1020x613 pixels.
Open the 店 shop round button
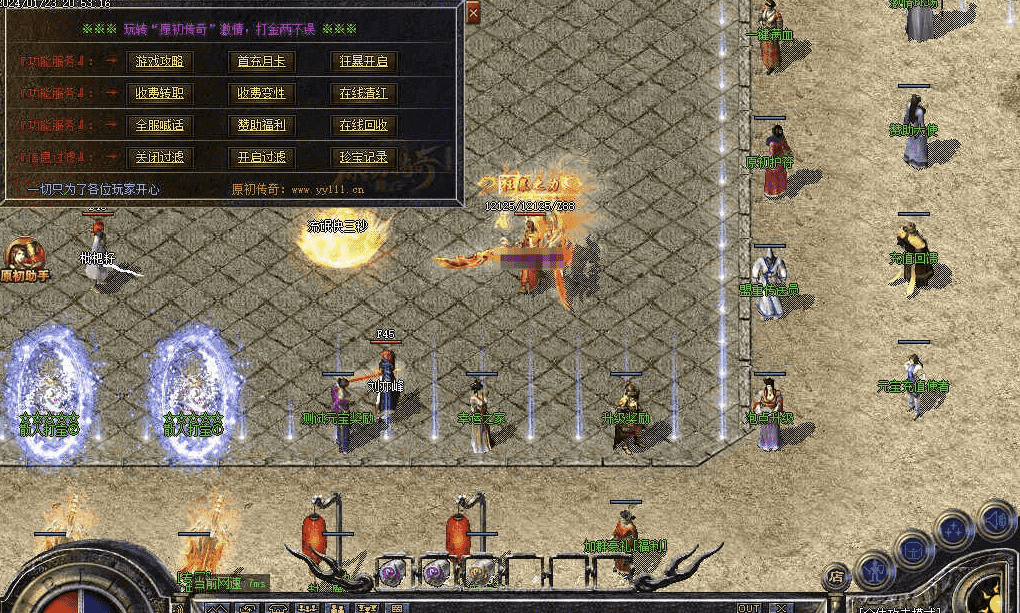tap(836, 576)
